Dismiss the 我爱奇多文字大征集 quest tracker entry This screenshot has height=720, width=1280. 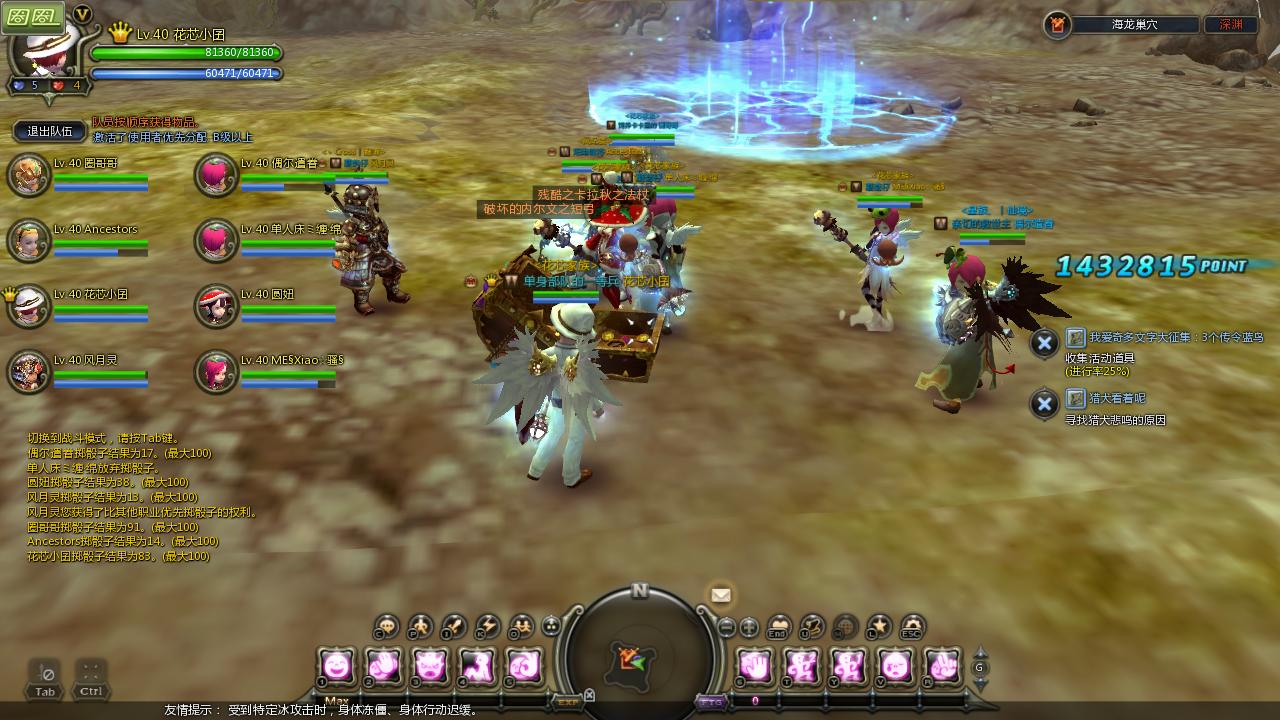point(1044,343)
